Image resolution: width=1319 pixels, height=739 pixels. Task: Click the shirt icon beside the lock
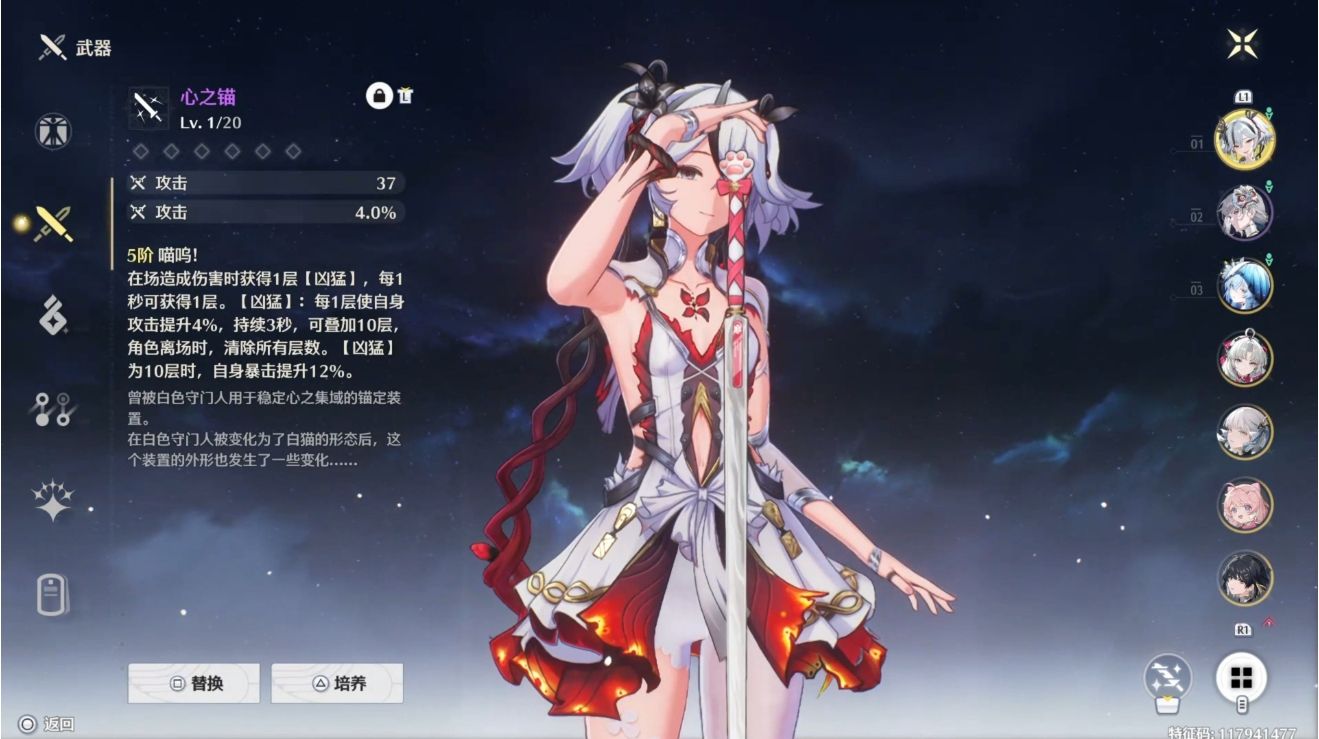[x=405, y=96]
